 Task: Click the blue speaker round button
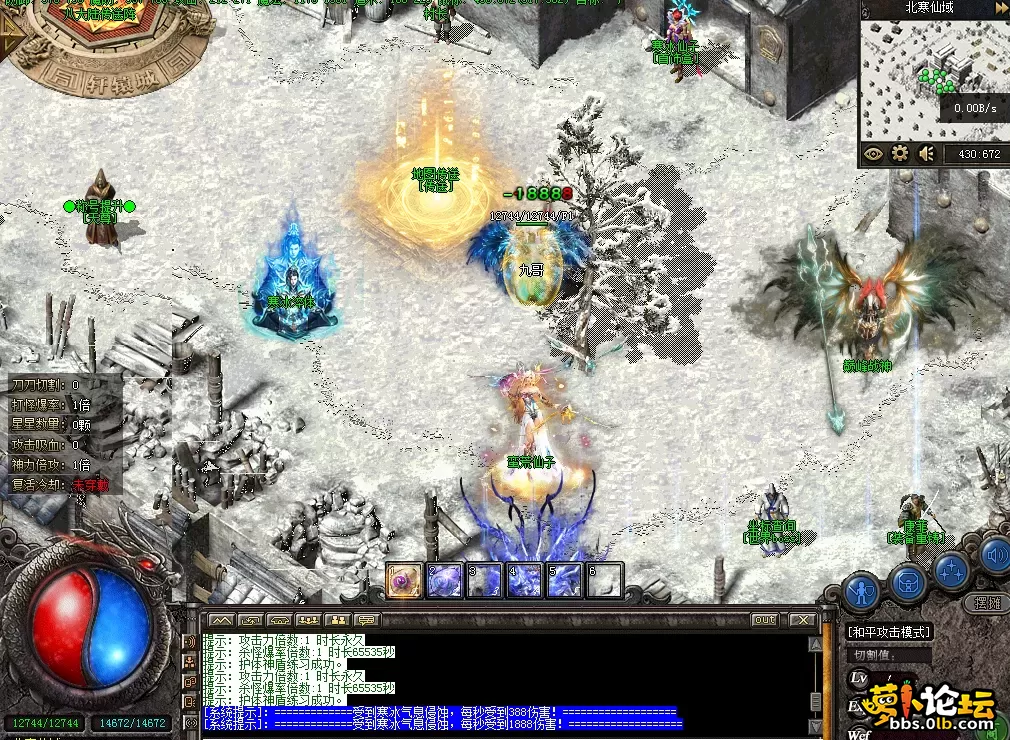click(995, 555)
